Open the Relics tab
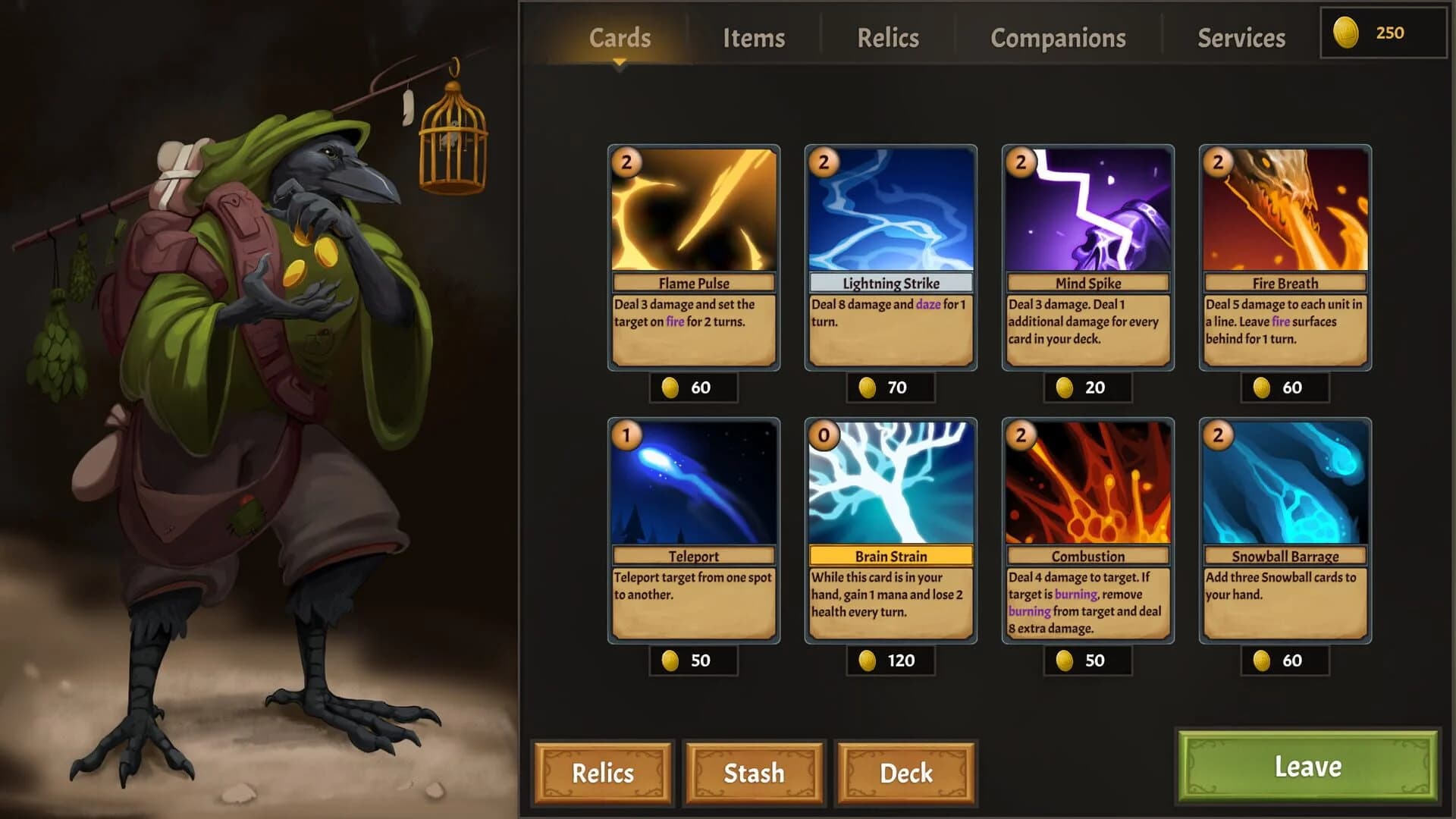The image size is (1456, 819). (x=889, y=37)
